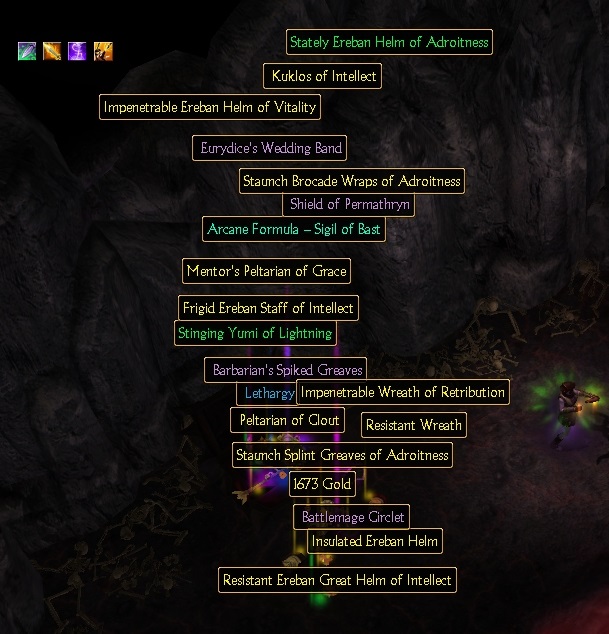Click the purple lightning rune buff icon
The height and width of the screenshot is (634, 609).
[77, 51]
